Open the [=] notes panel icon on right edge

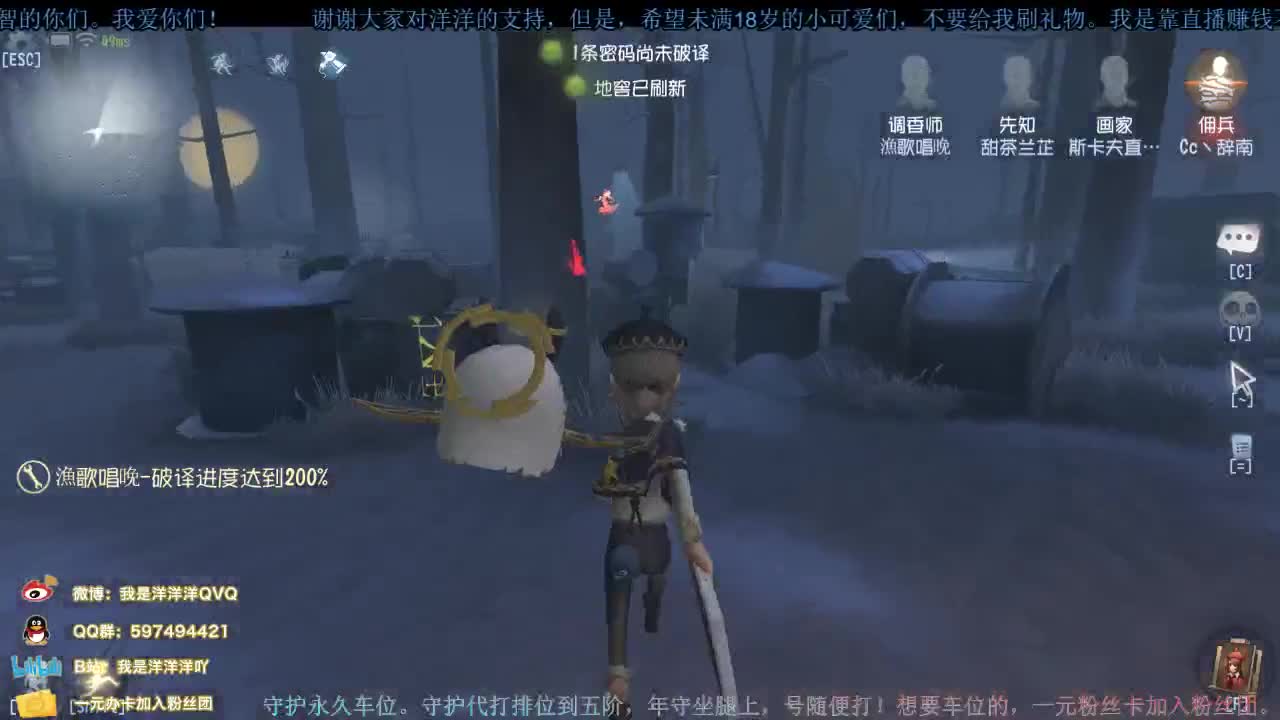click(1241, 448)
